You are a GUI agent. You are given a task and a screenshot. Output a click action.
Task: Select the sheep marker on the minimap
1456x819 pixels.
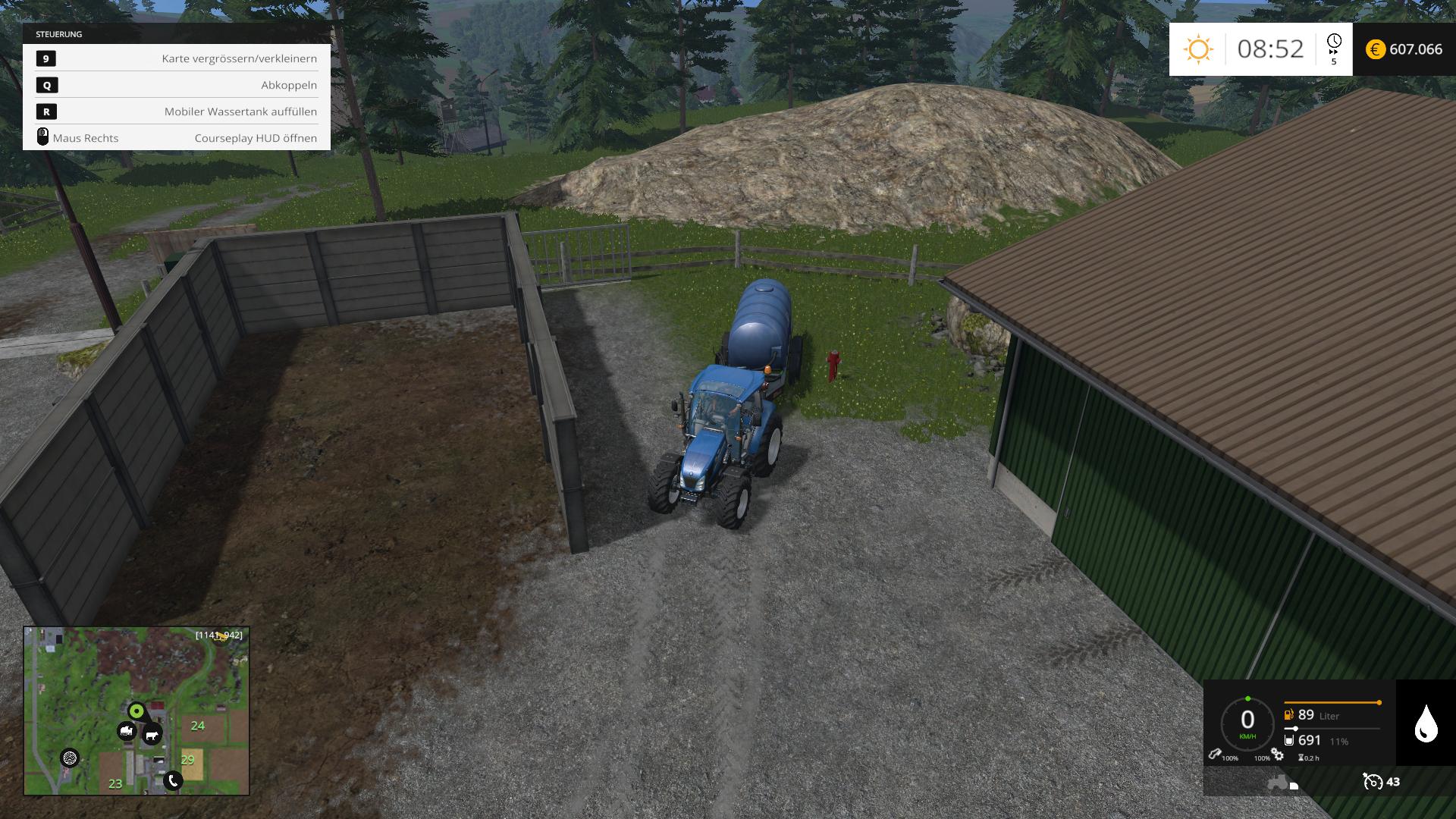(x=127, y=732)
